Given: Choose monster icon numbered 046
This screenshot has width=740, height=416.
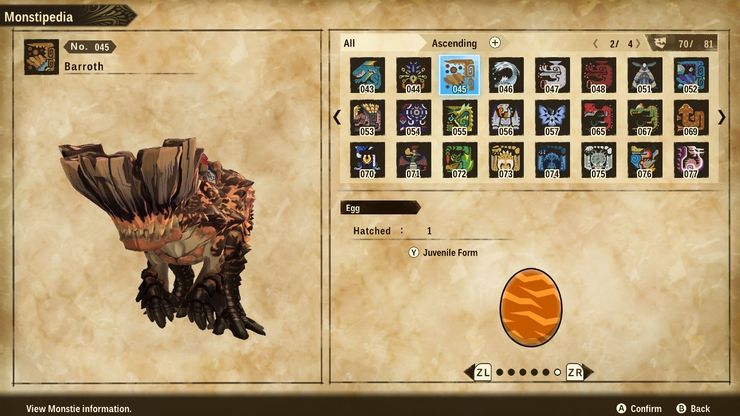Looking at the screenshot, I should [506, 75].
